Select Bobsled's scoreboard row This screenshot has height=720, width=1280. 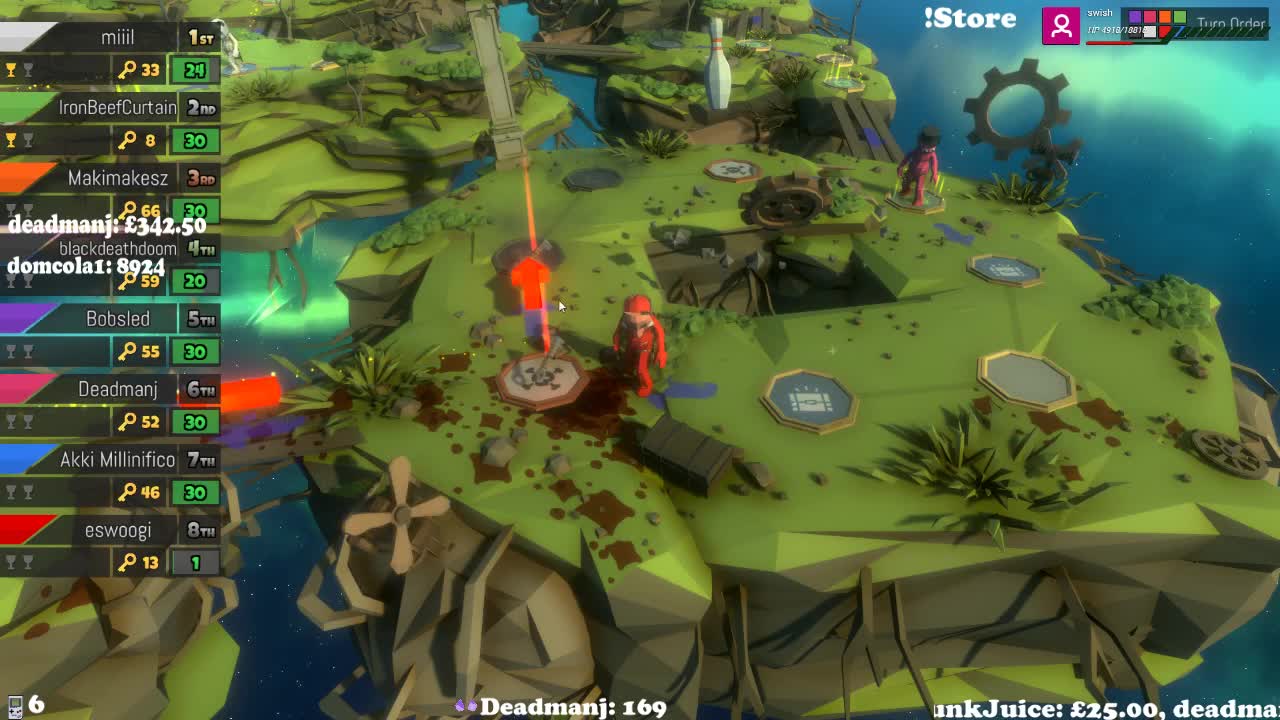click(x=117, y=319)
